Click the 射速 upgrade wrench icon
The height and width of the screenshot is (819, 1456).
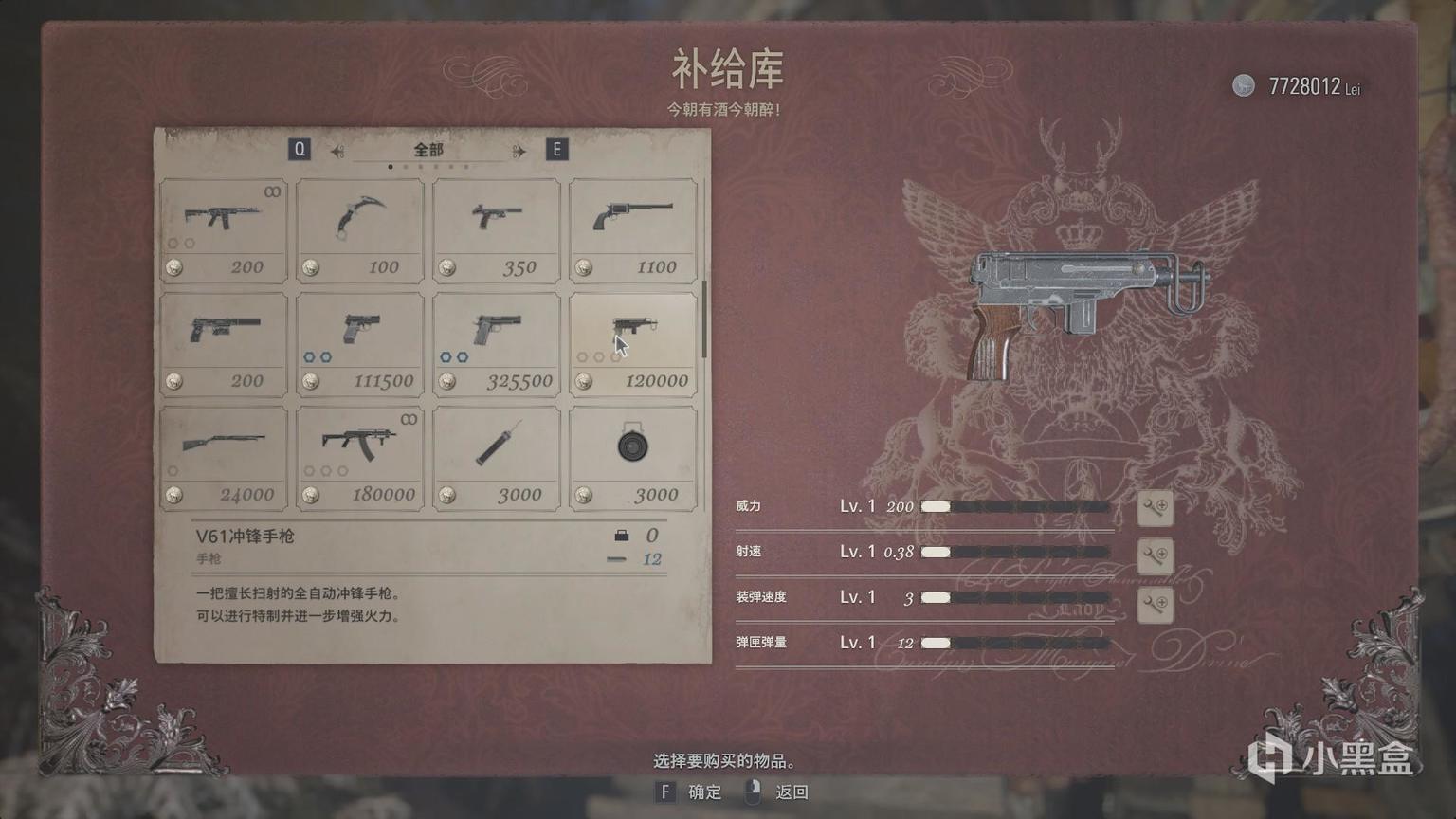pos(1156,557)
